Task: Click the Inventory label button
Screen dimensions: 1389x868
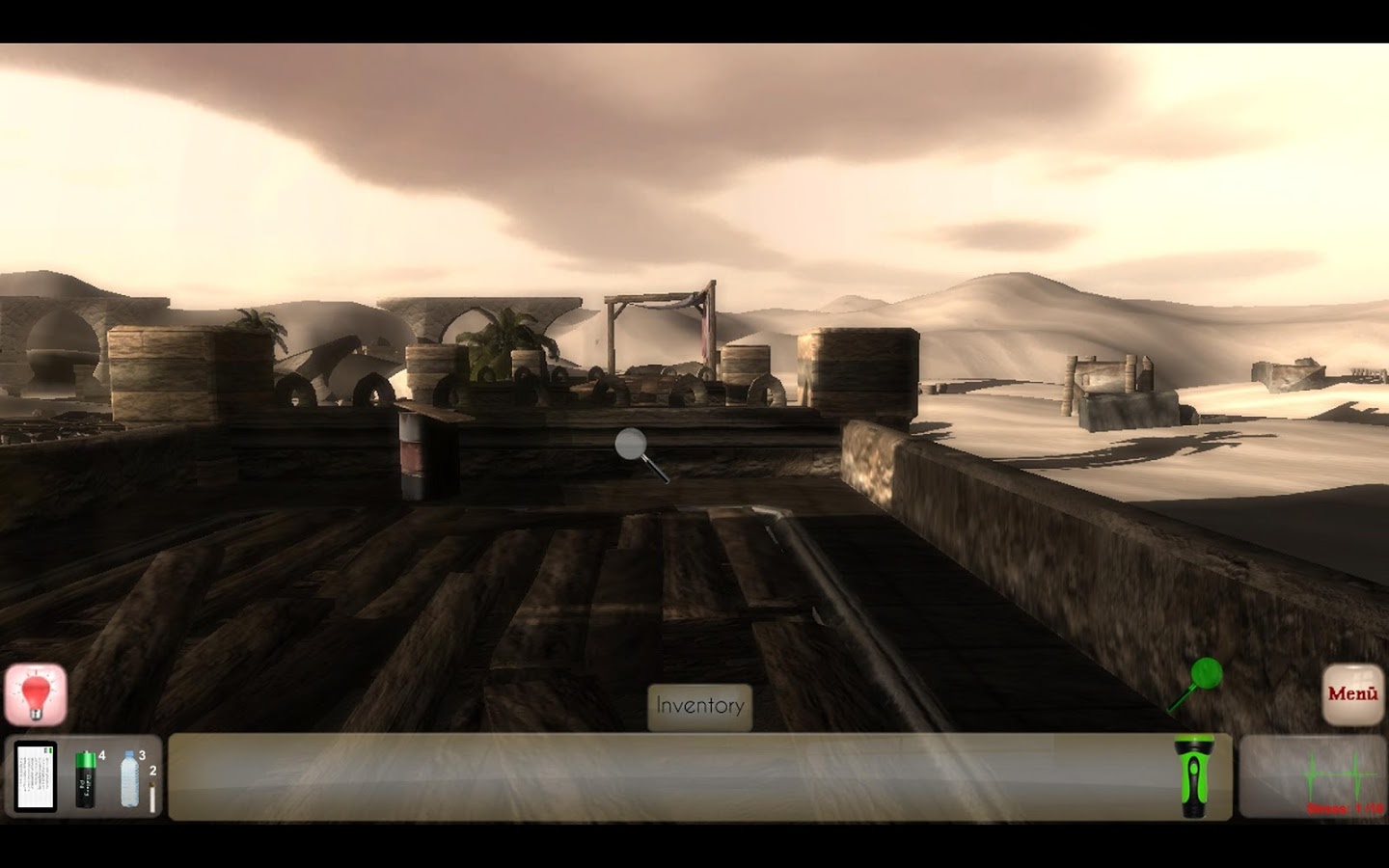Action: pyautogui.click(x=699, y=706)
